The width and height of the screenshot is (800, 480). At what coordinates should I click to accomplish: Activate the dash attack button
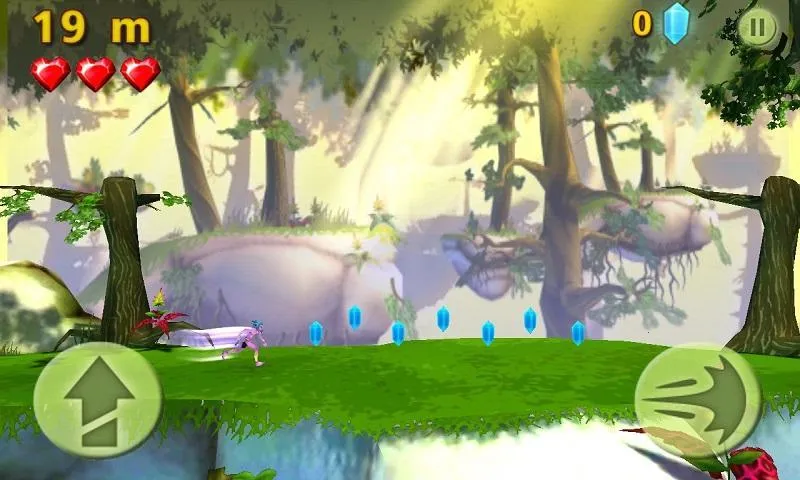coord(696,400)
